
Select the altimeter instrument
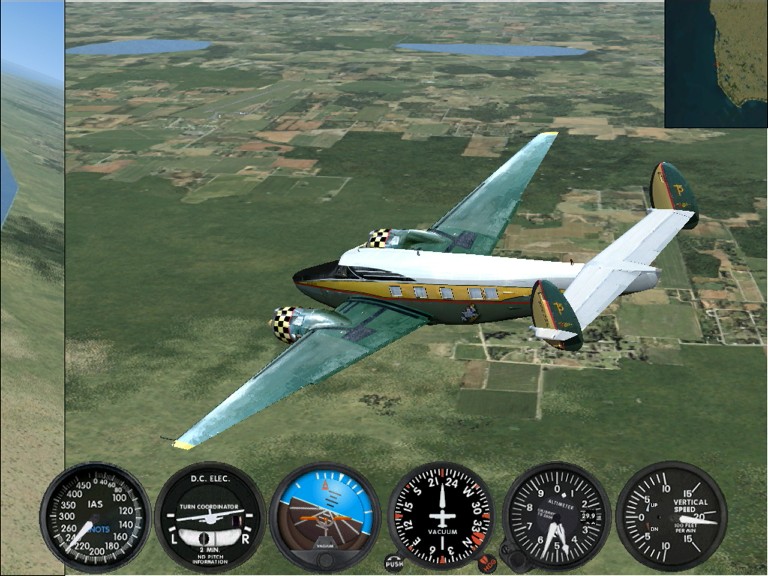coord(556,516)
